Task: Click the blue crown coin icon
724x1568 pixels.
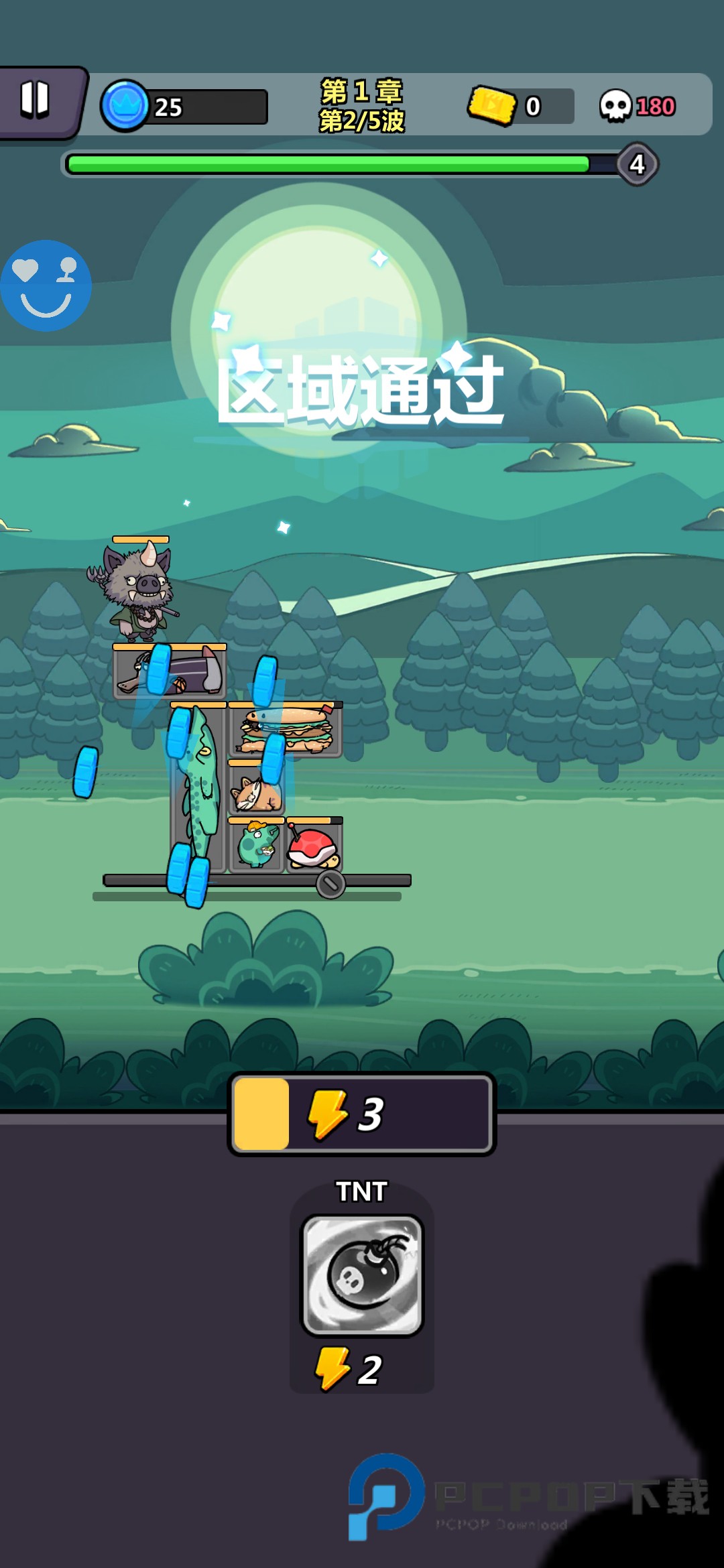Action: [125, 106]
